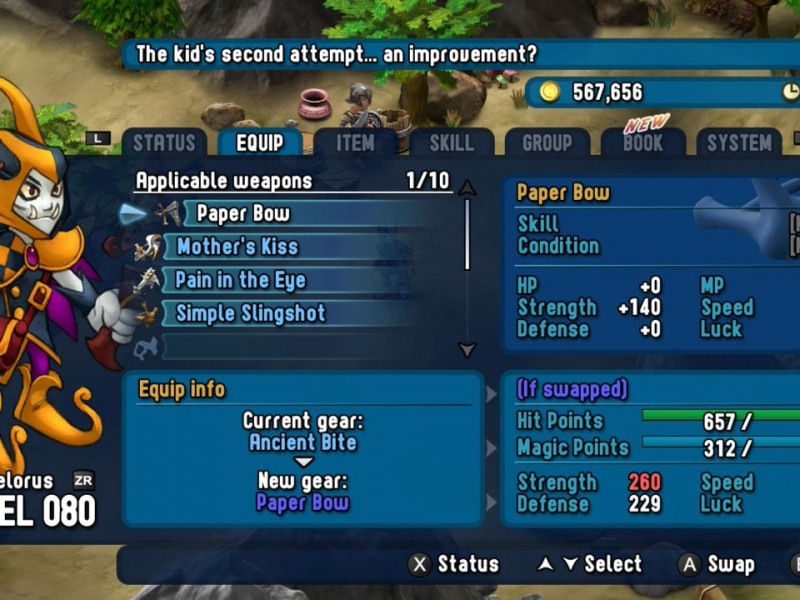Go to the SYSTEM tab
The height and width of the screenshot is (600, 800).
click(x=739, y=143)
